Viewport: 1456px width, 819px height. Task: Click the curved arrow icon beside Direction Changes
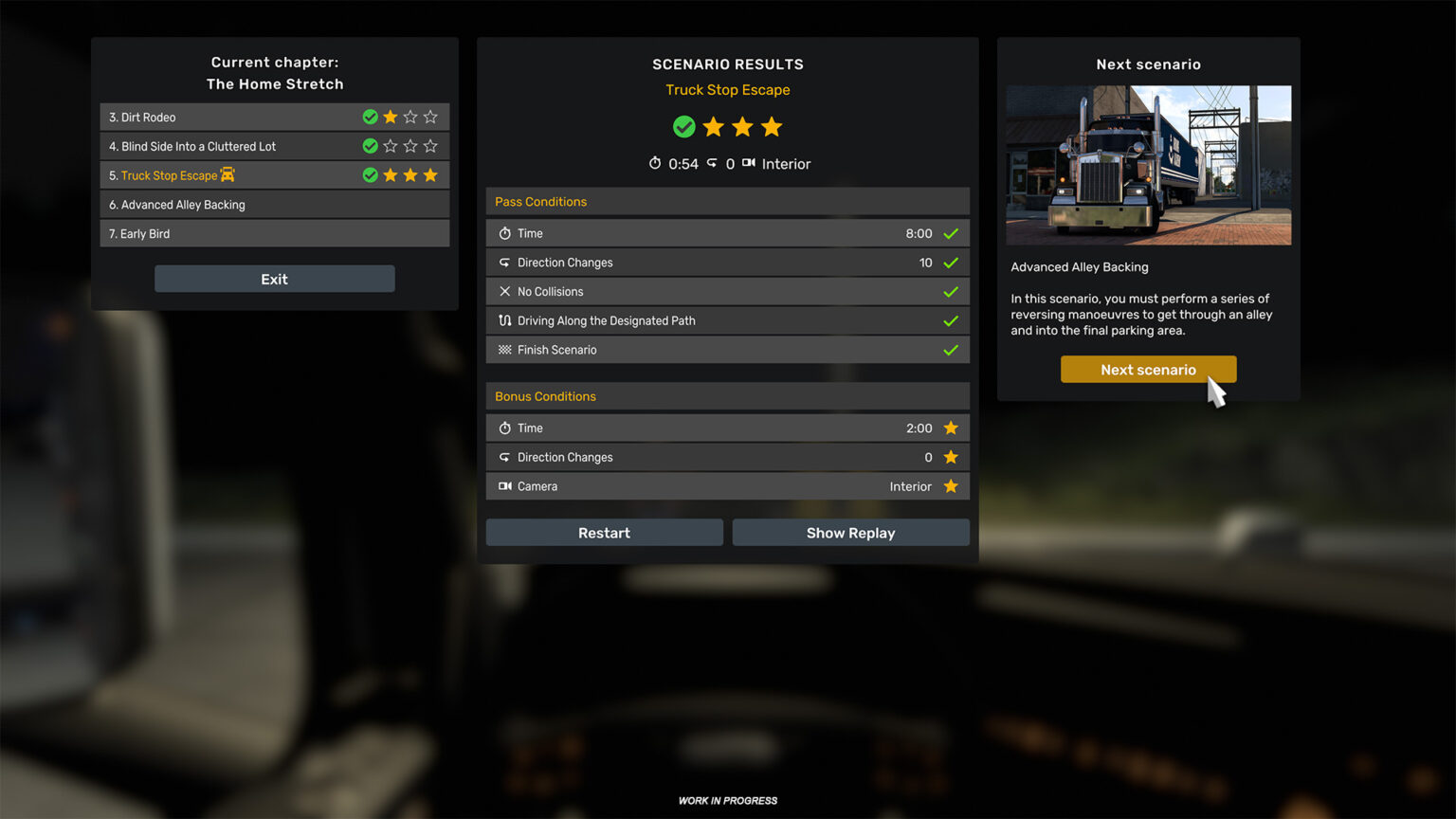pos(505,263)
